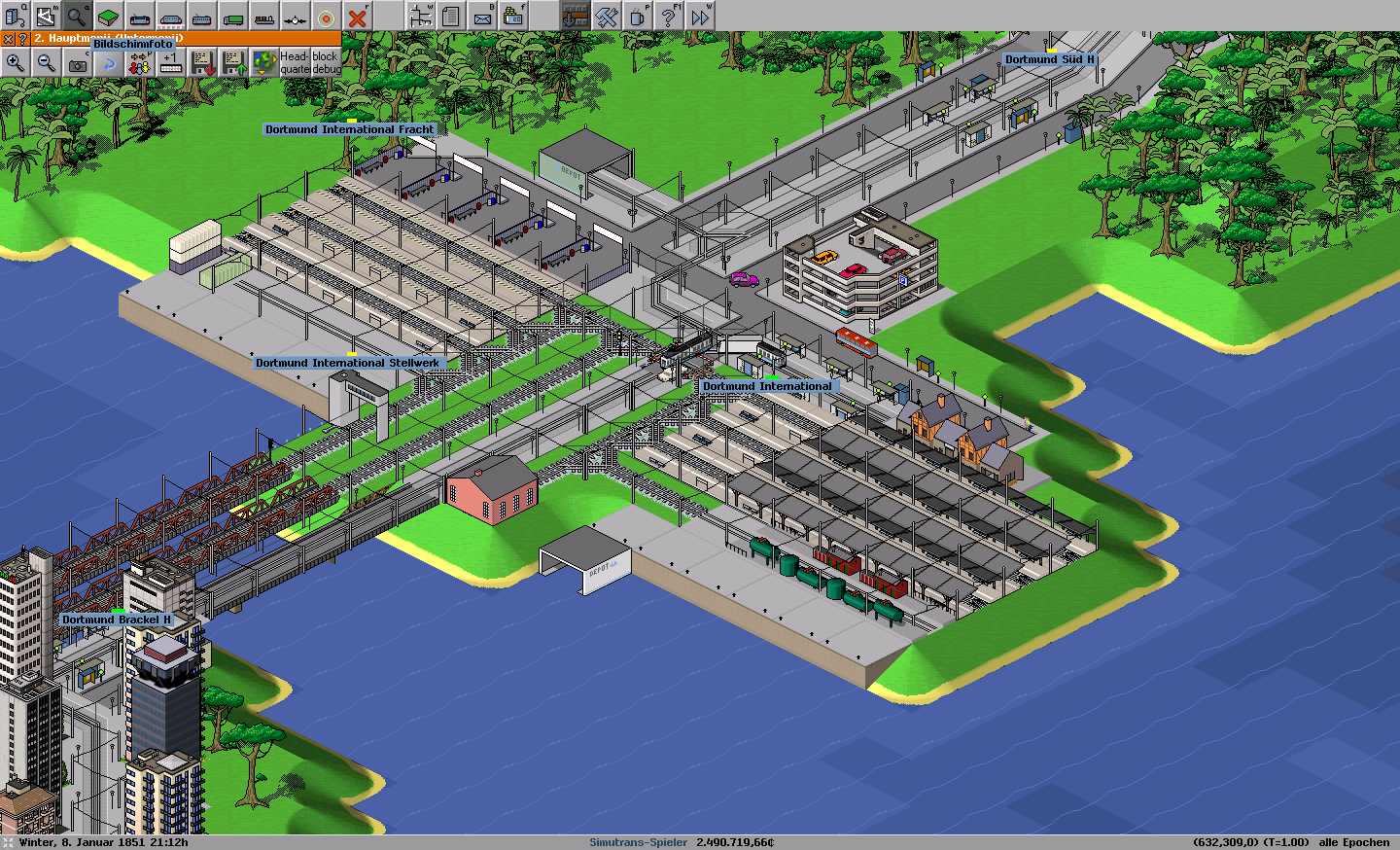
Task: Rotate the map with the blue arrow
Action: (x=109, y=63)
